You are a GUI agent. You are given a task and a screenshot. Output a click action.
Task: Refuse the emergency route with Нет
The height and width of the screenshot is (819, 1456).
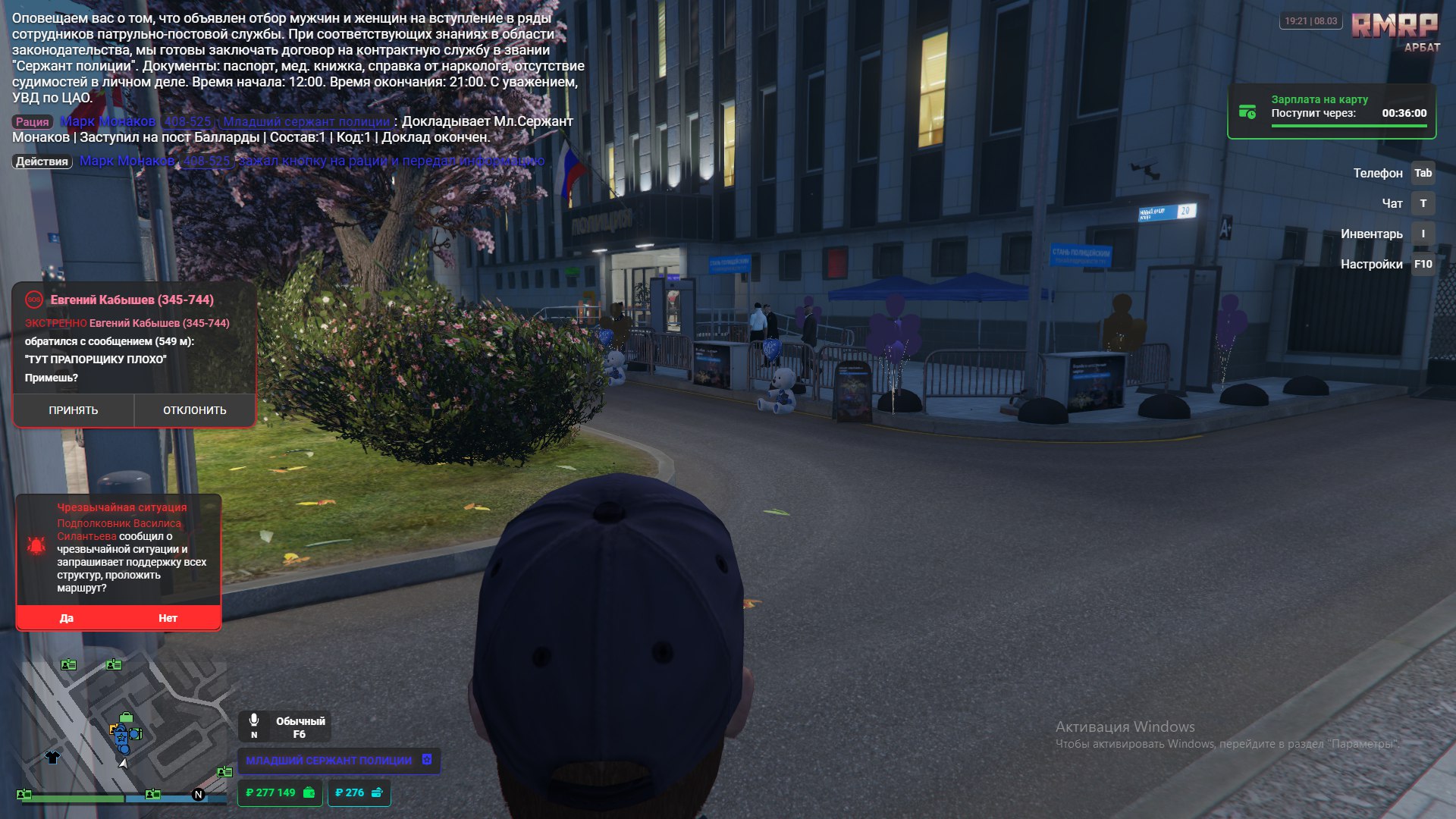(x=168, y=618)
